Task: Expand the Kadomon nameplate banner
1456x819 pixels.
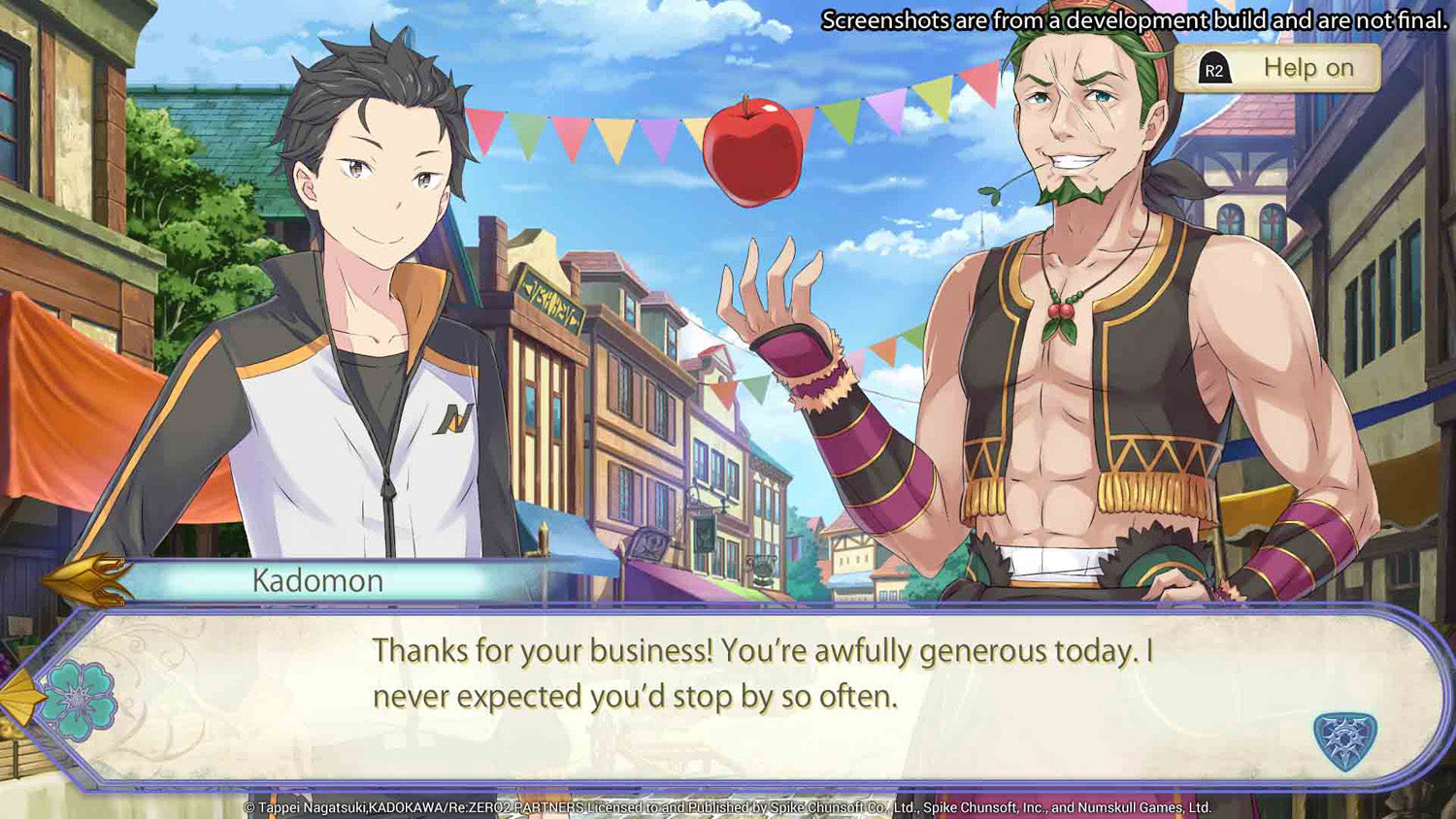Action: 317,579
